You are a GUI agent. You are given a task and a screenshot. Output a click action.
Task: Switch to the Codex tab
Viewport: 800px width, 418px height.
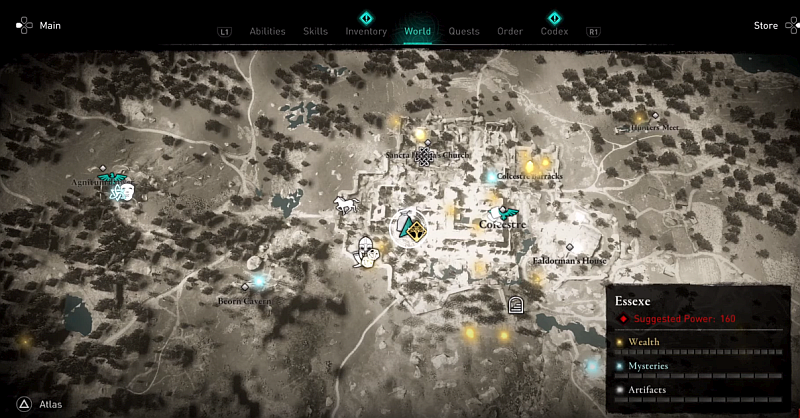pyautogui.click(x=554, y=31)
